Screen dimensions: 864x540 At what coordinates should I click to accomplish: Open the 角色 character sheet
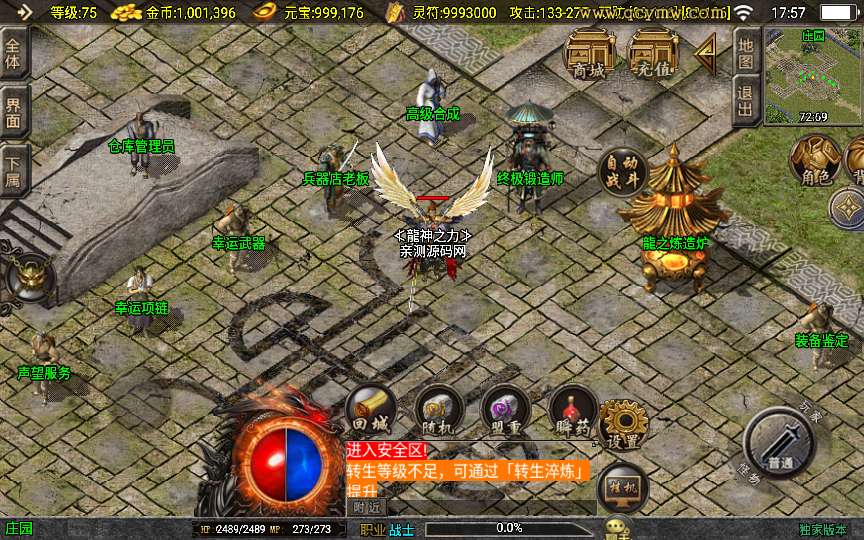click(x=813, y=160)
